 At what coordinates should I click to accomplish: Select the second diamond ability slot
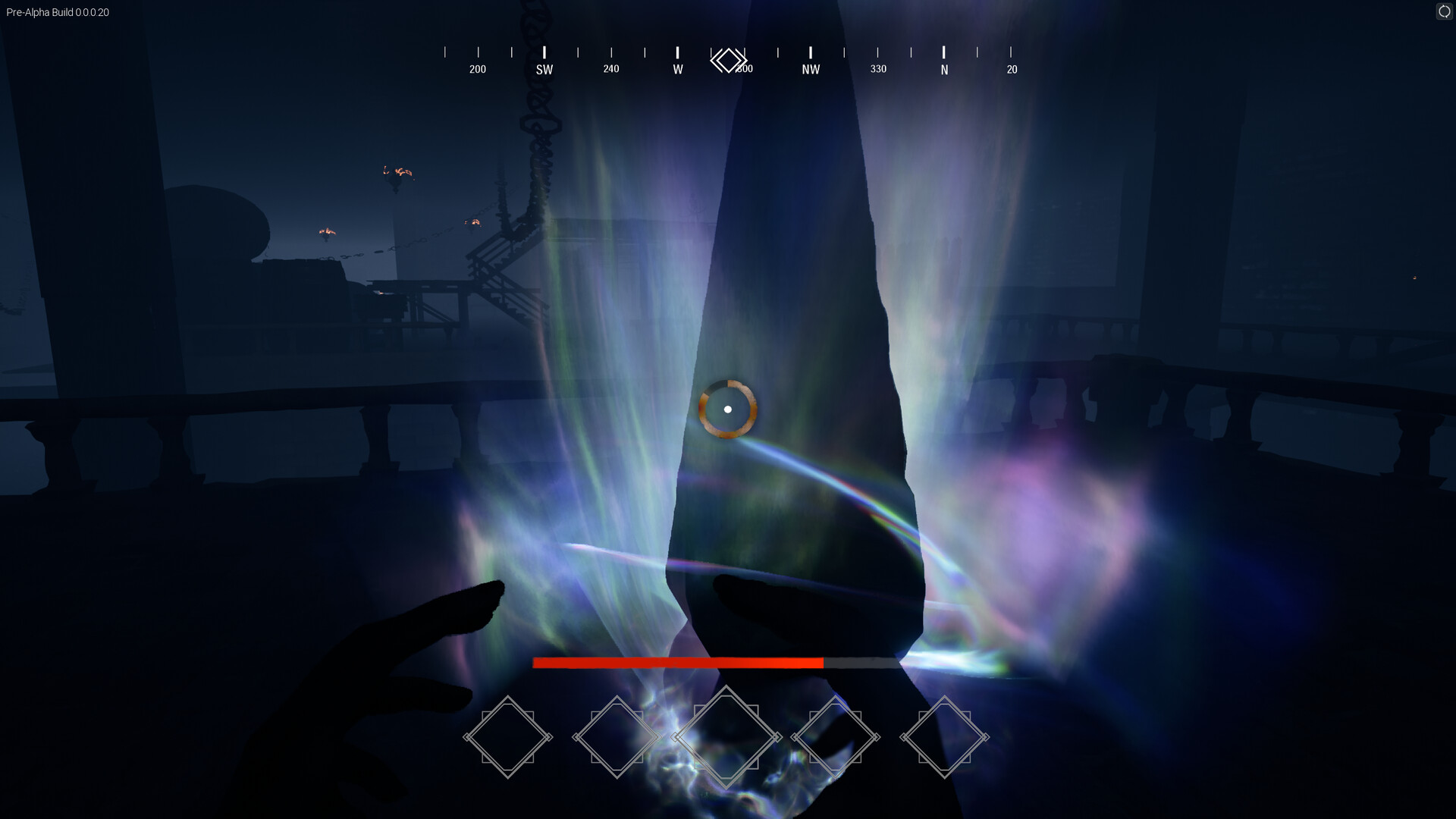tap(619, 736)
